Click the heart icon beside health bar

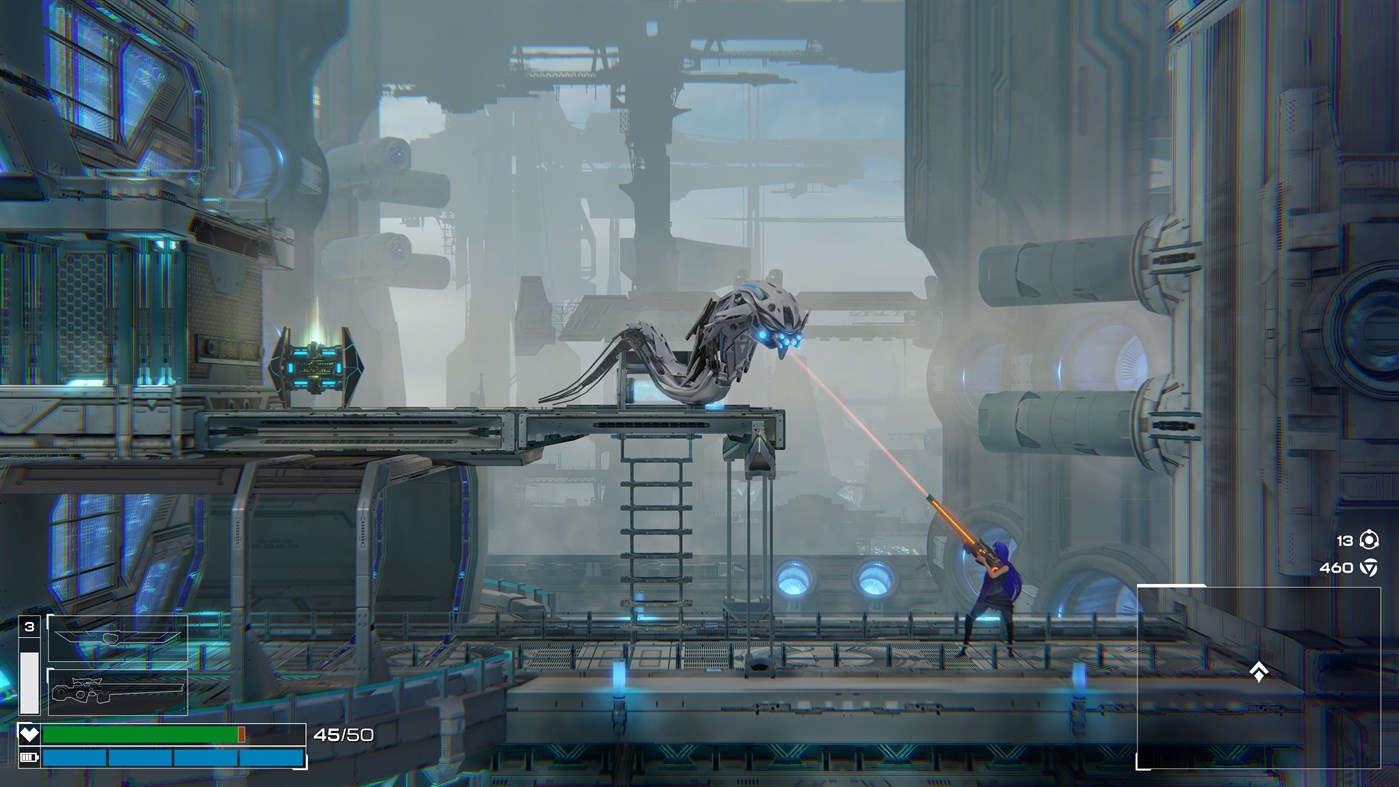[28, 732]
